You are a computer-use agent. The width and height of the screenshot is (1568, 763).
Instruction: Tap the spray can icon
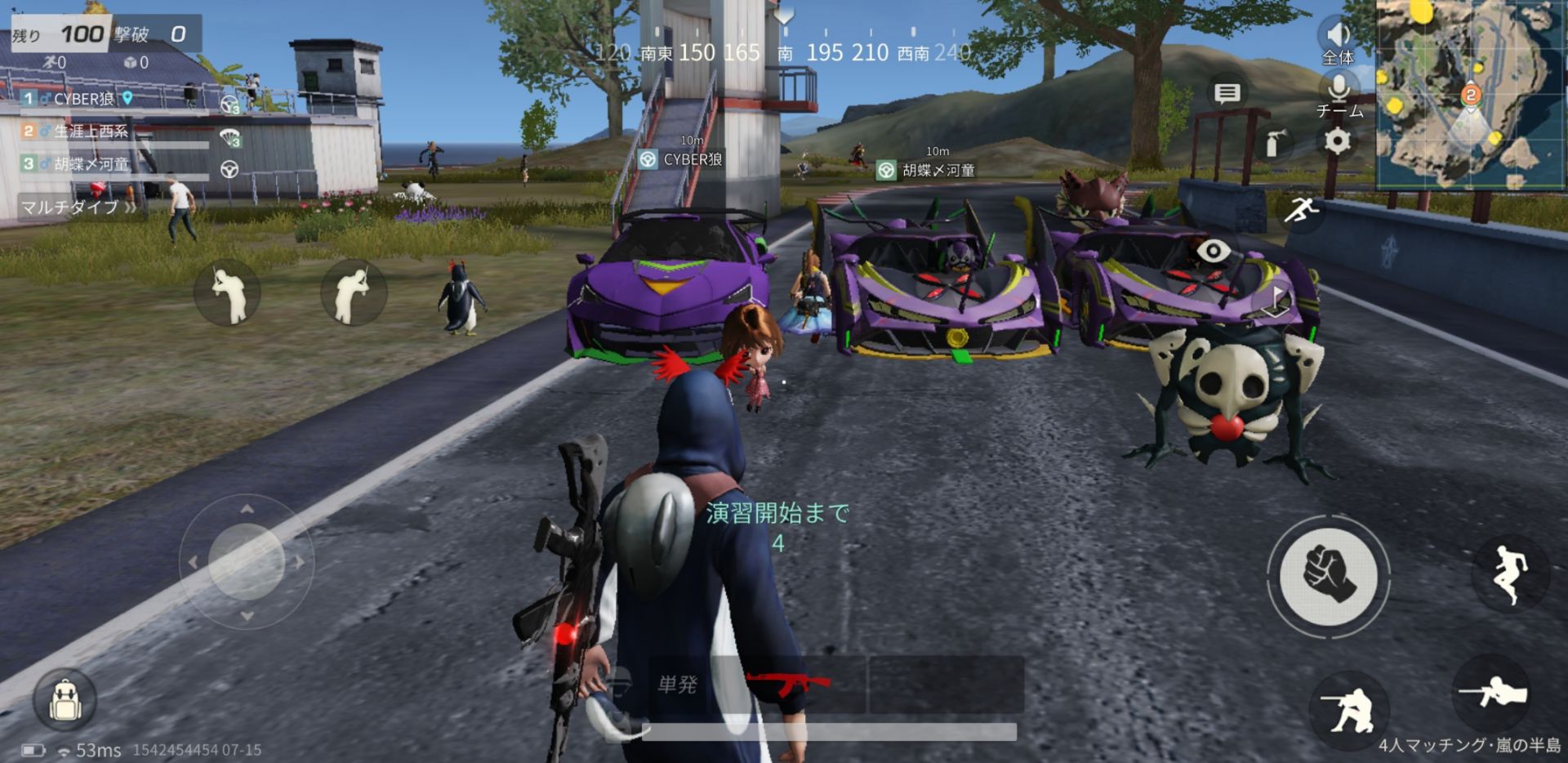(1275, 144)
